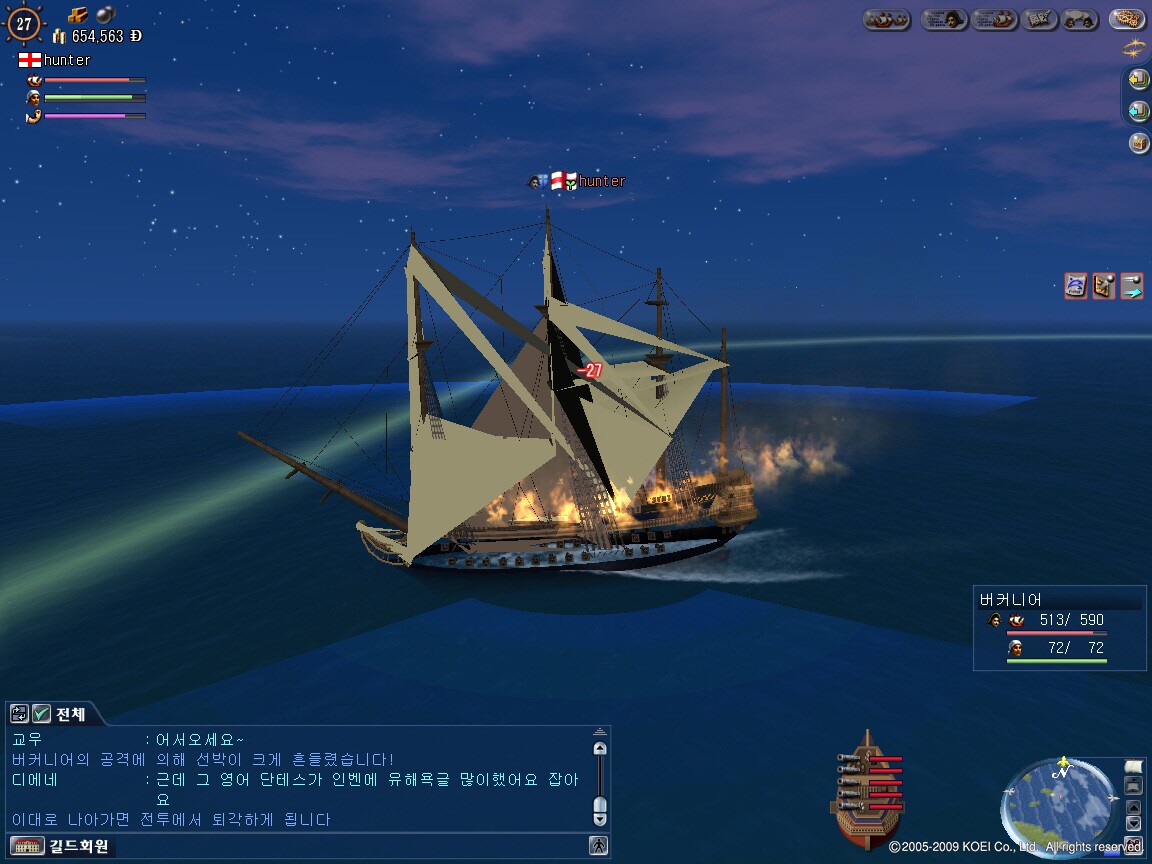Click the minimap up-arrow button
The image size is (1152, 864).
[x=1133, y=806]
